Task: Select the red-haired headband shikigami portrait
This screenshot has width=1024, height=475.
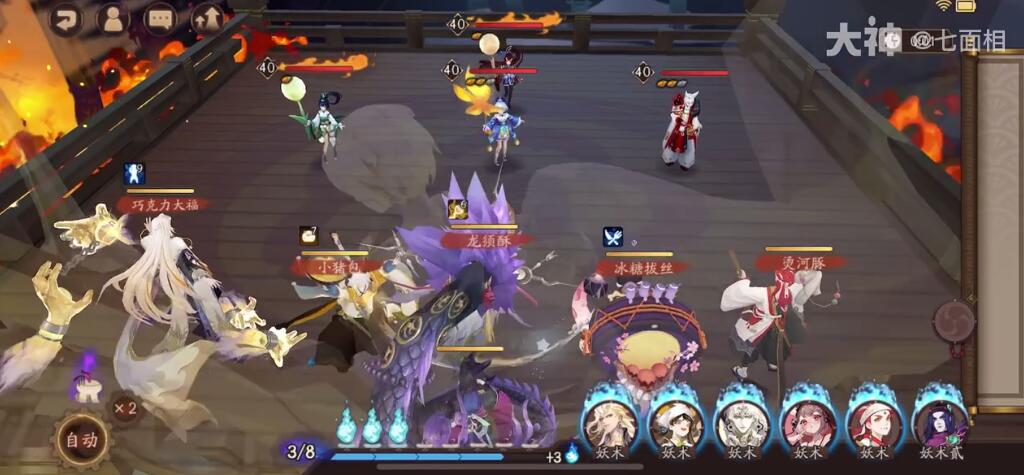Action: [x=873, y=422]
